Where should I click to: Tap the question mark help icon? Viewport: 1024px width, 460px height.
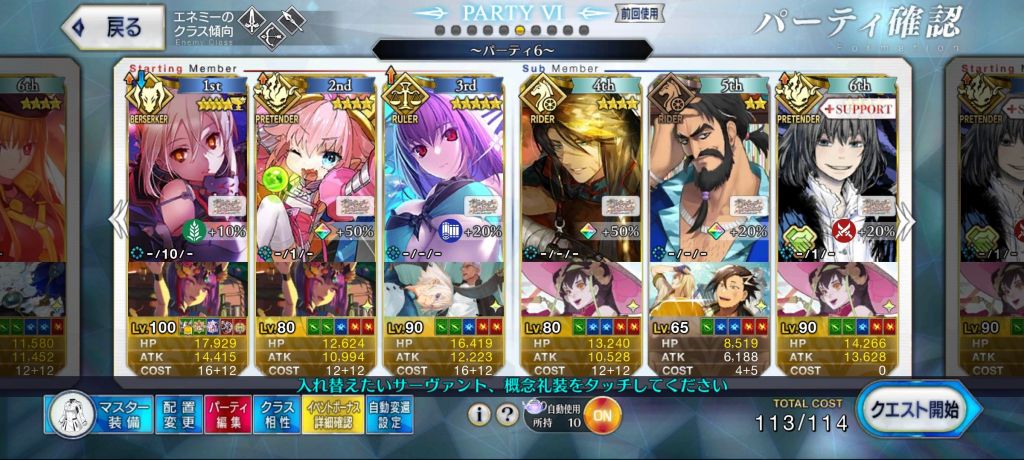pos(508,414)
